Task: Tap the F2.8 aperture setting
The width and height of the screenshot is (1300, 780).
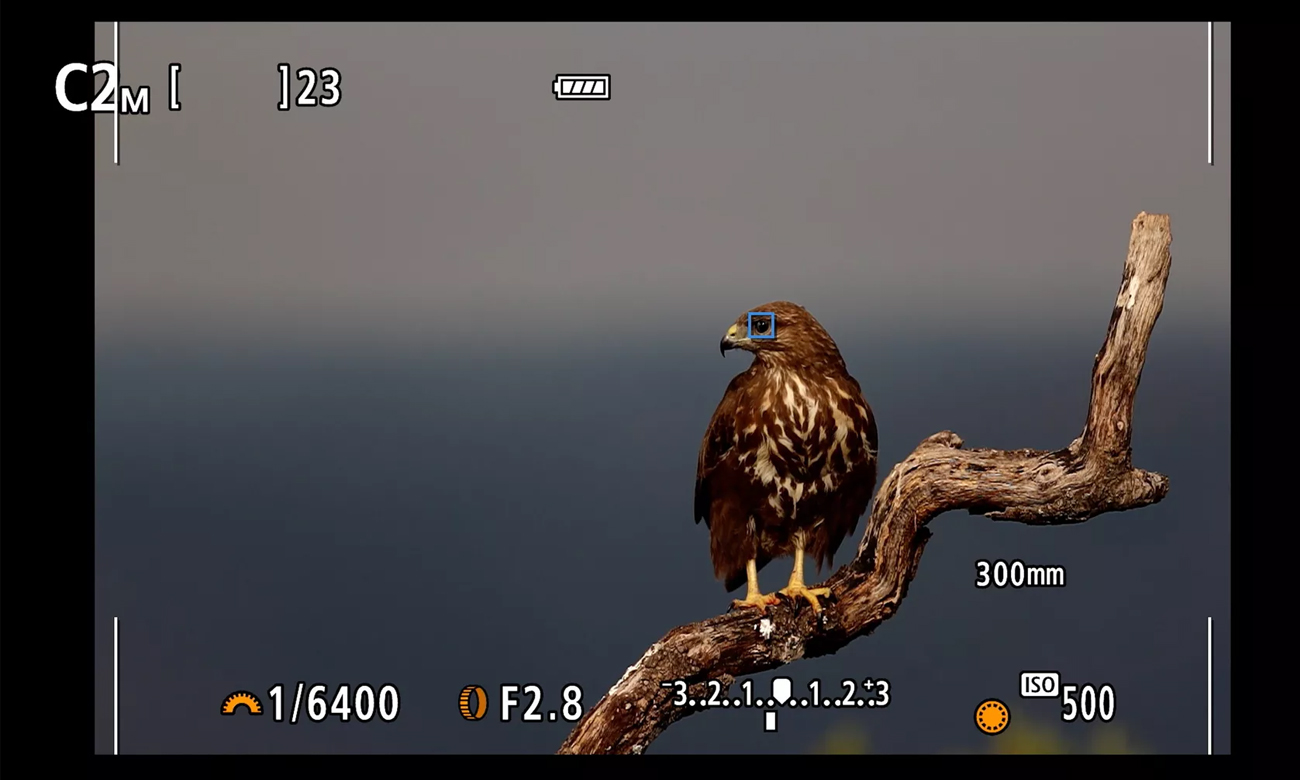Action: [x=540, y=704]
